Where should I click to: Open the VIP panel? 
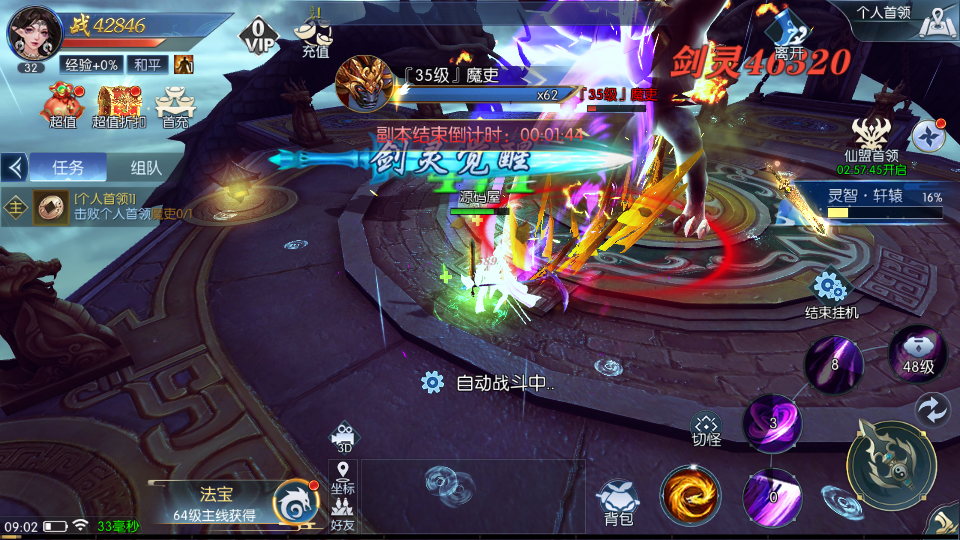(x=258, y=36)
